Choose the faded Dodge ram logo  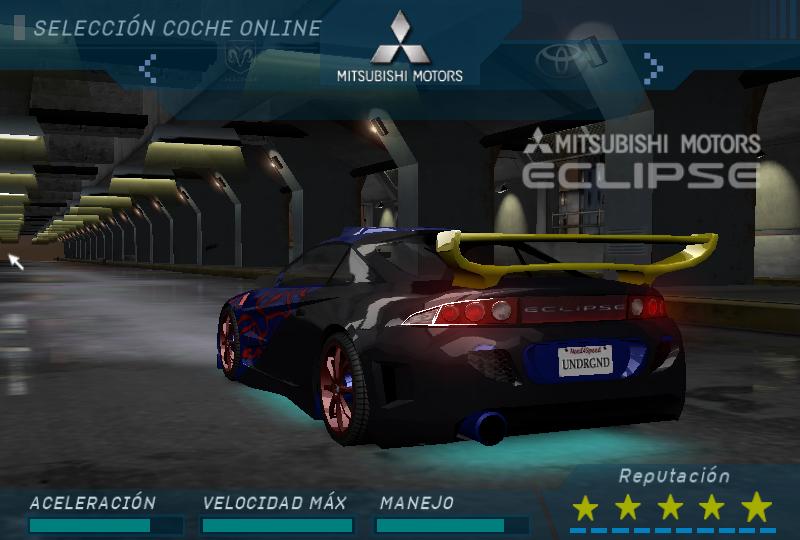click(243, 59)
